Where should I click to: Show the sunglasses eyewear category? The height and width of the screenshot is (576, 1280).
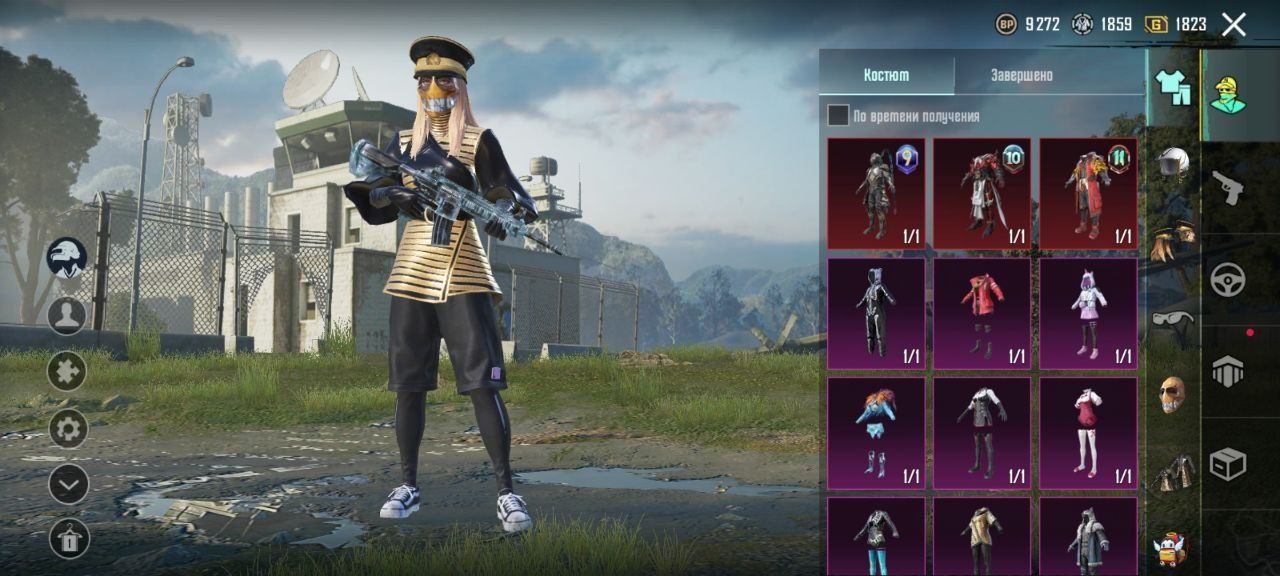tap(1173, 321)
